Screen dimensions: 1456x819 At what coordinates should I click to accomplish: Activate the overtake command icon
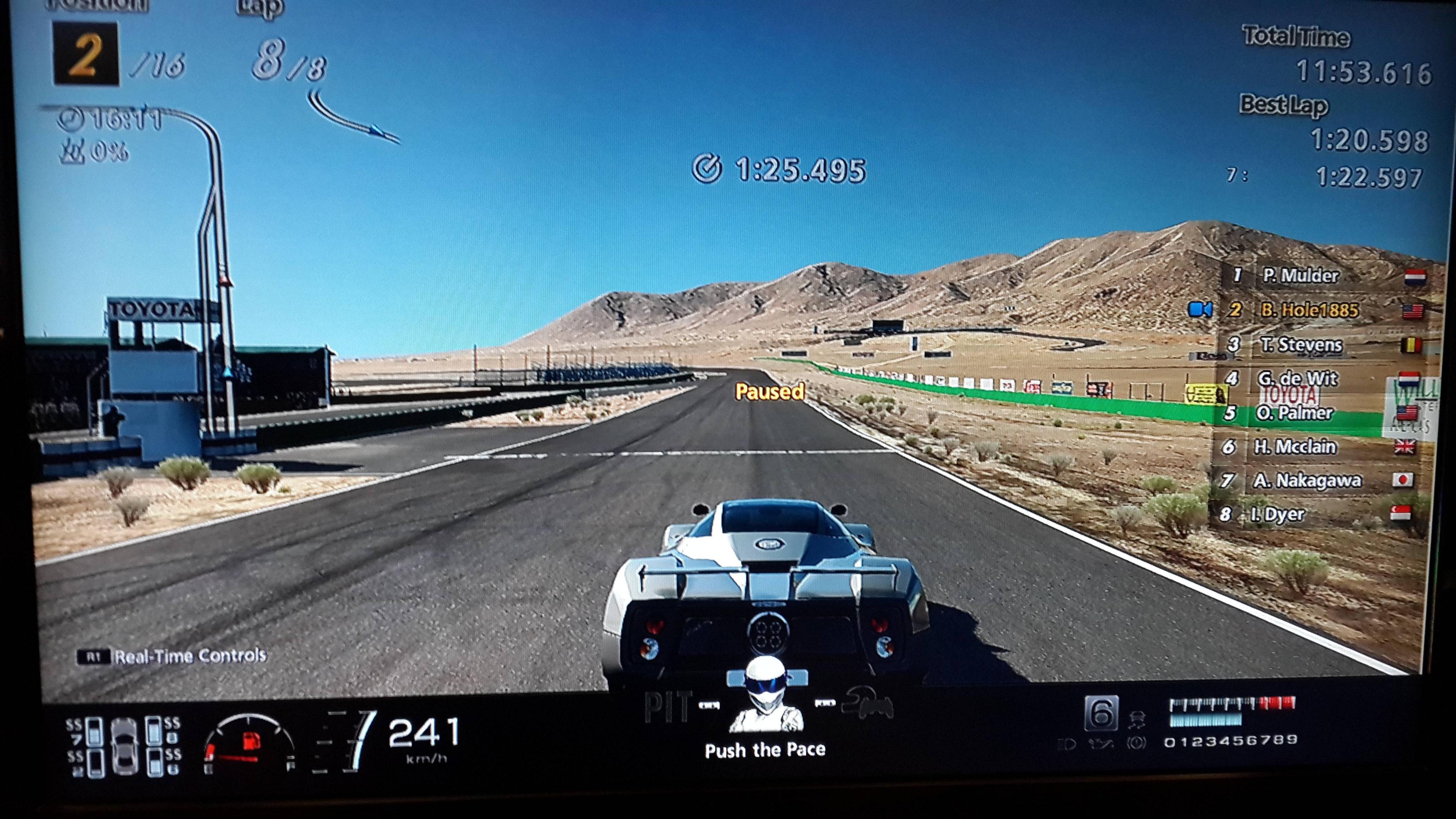pos(868,705)
